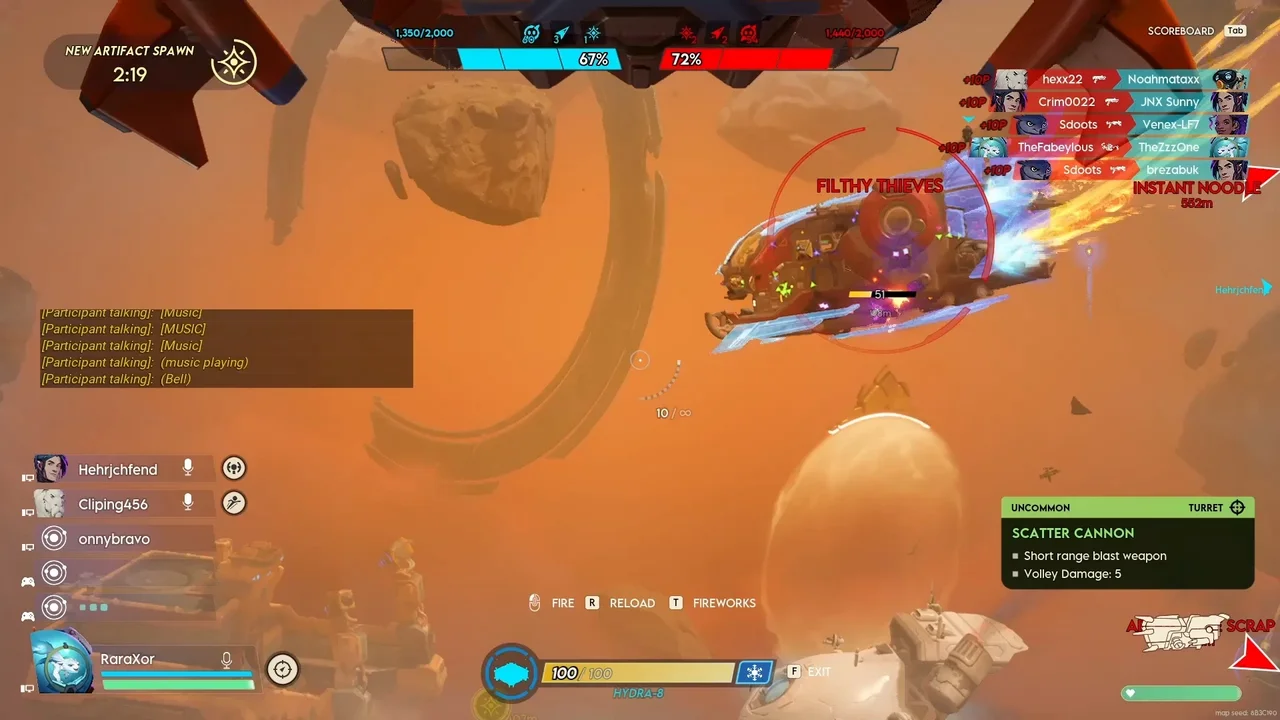Select Cliping456 in the team list

[113, 504]
